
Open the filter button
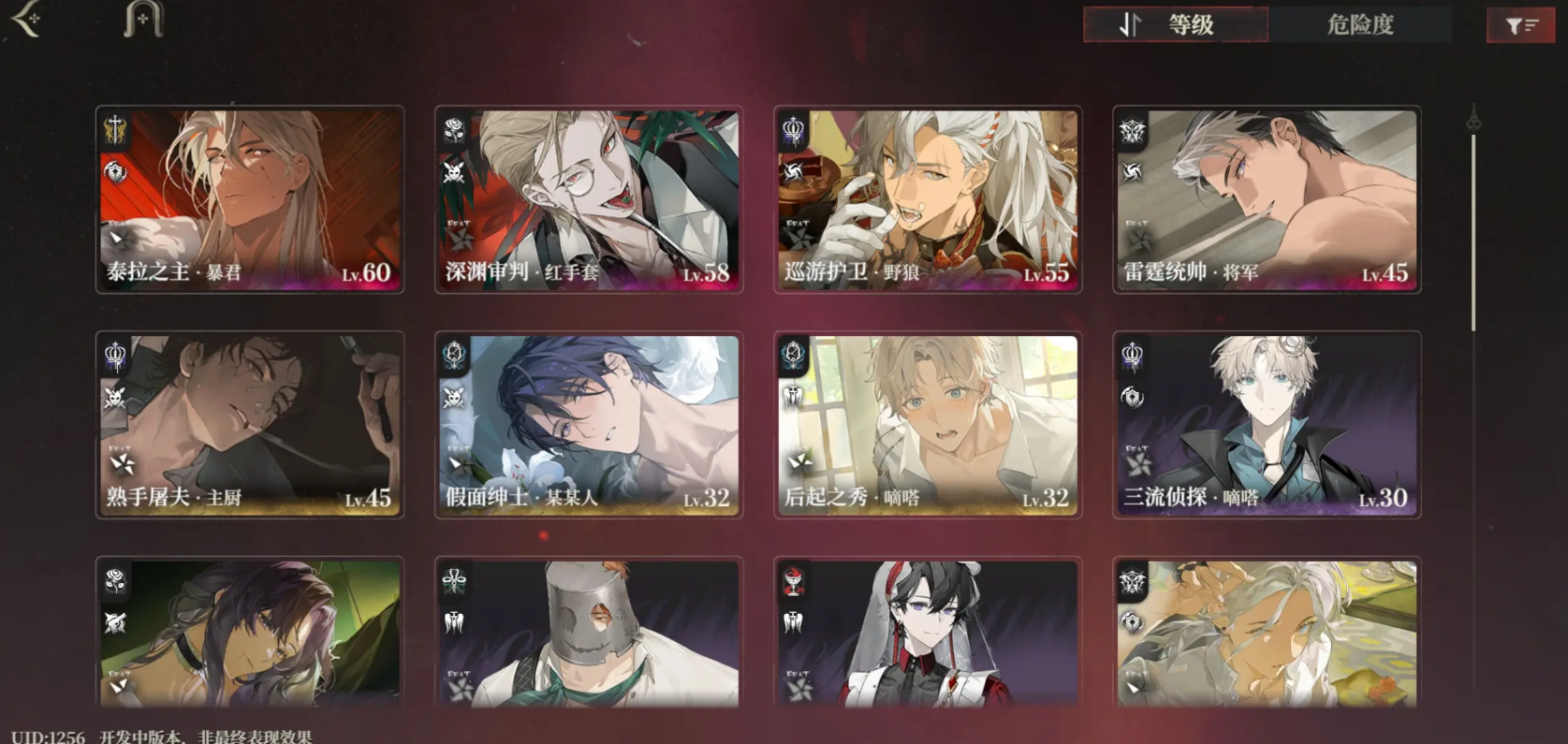(x=1520, y=26)
